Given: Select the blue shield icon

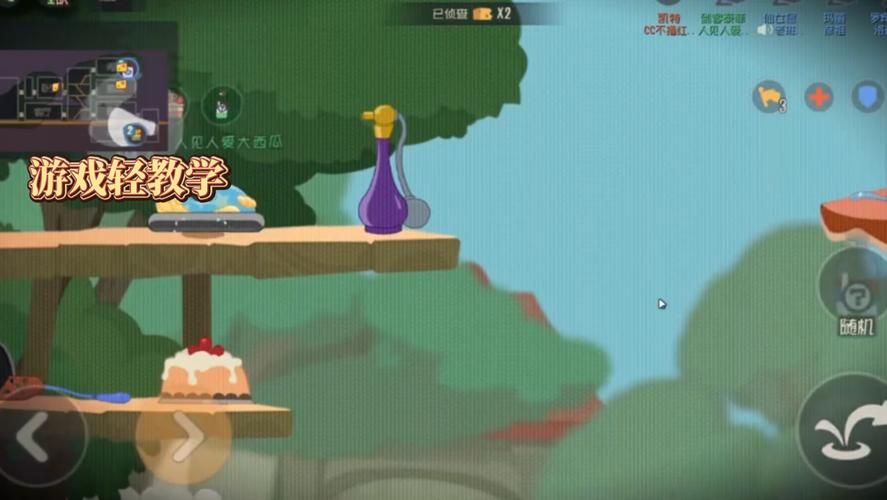Looking at the screenshot, I should (x=867, y=97).
